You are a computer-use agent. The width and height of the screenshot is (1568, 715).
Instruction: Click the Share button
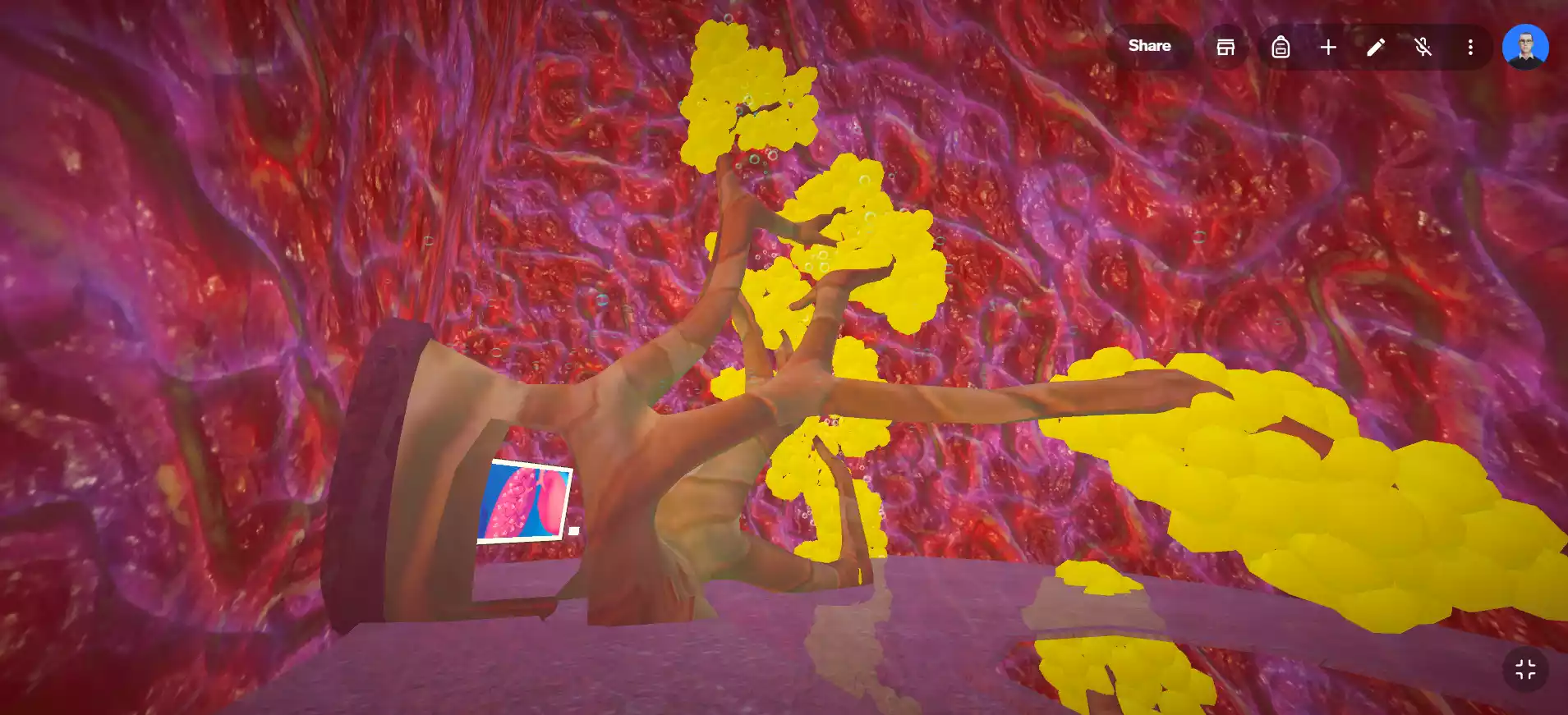click(x=1149, y=46)
